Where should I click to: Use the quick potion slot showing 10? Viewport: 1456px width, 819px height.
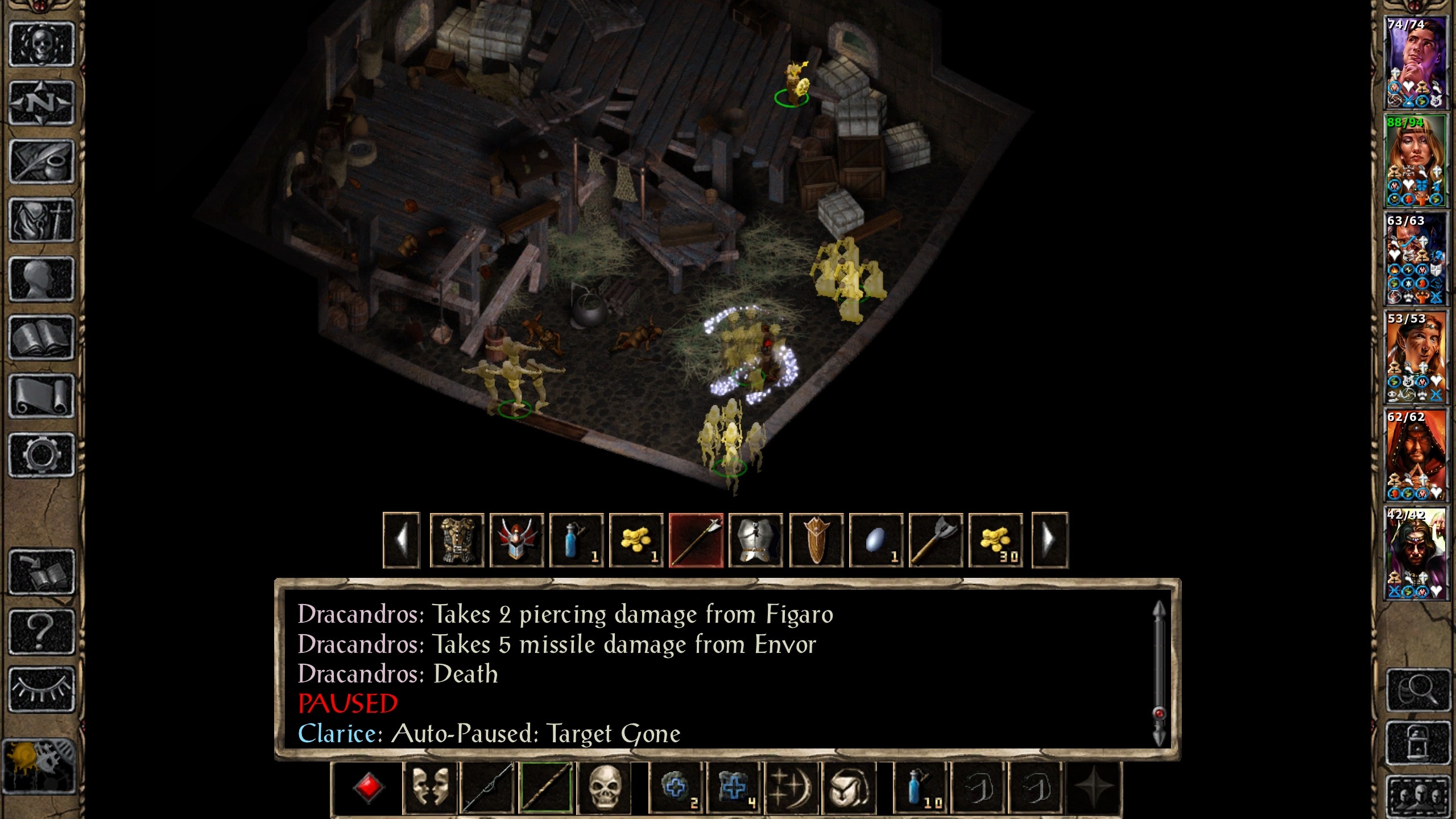click(920, 788)
